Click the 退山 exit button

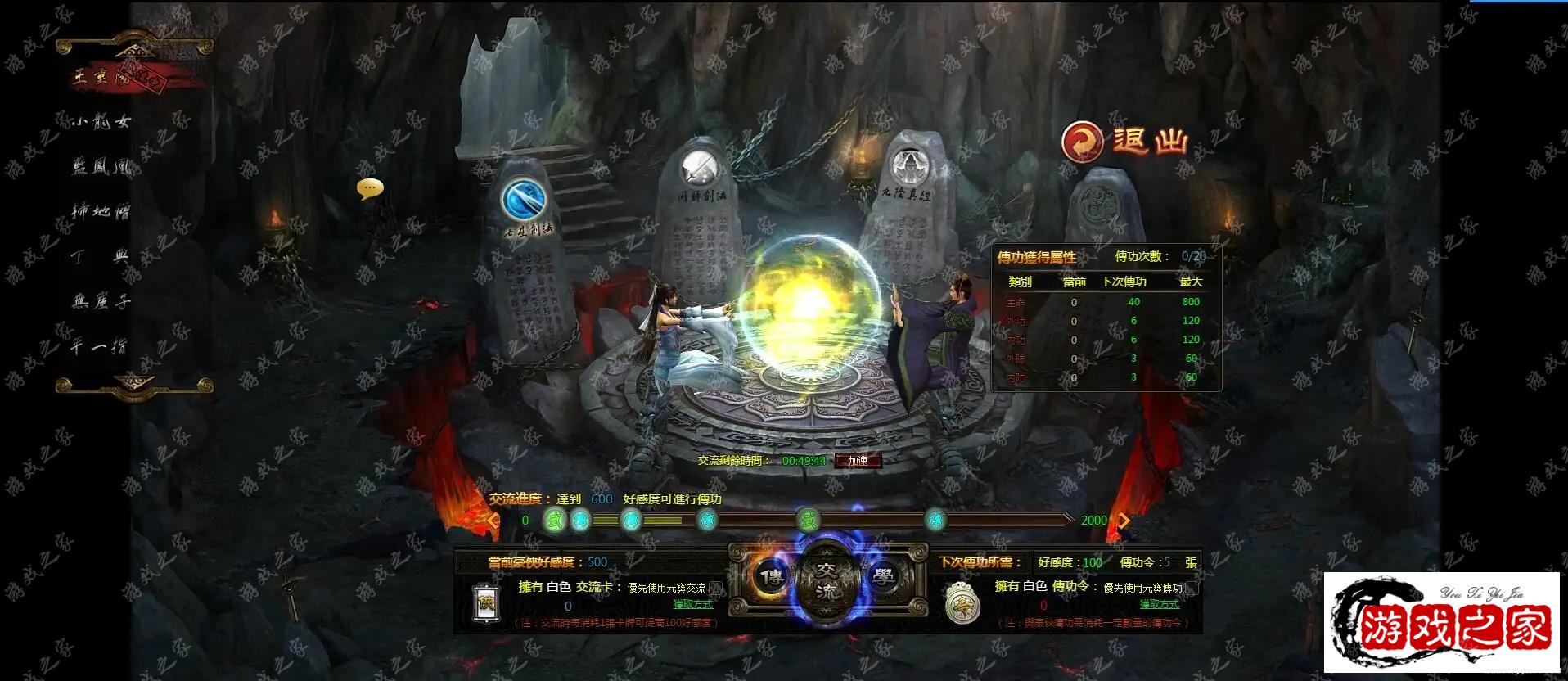(x=1124, y=142)
